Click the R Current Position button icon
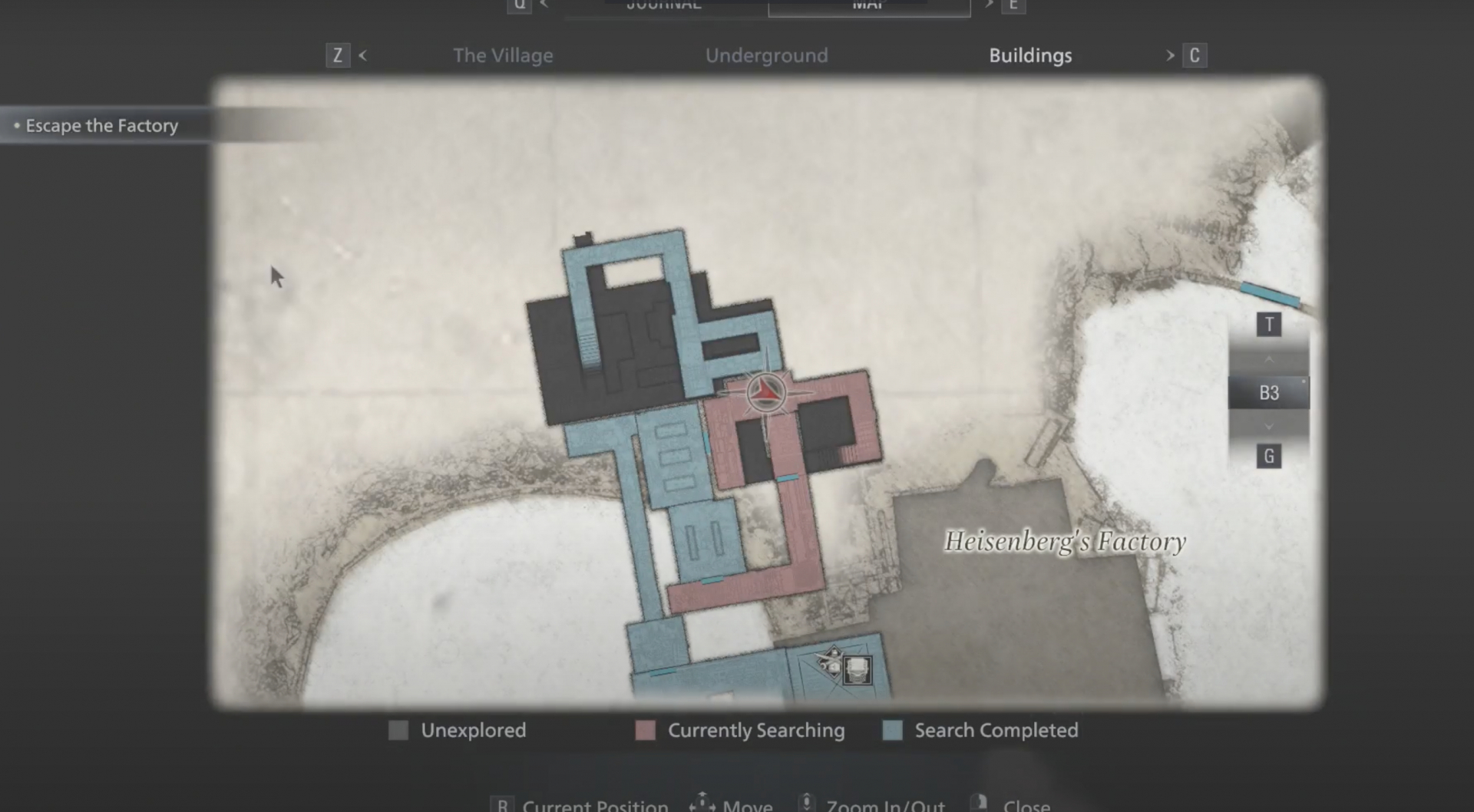 pos(503,804)
